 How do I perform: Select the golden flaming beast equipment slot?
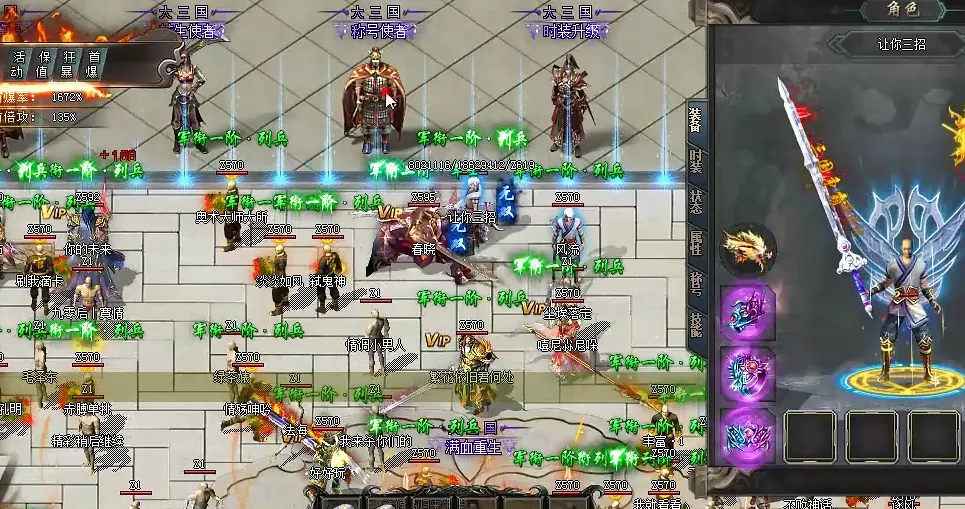748,248
